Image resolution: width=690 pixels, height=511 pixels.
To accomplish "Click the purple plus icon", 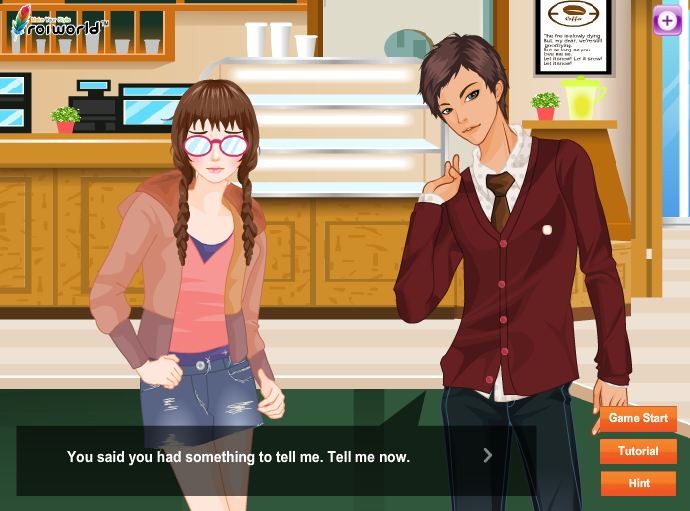I will [x=667, y=21].
